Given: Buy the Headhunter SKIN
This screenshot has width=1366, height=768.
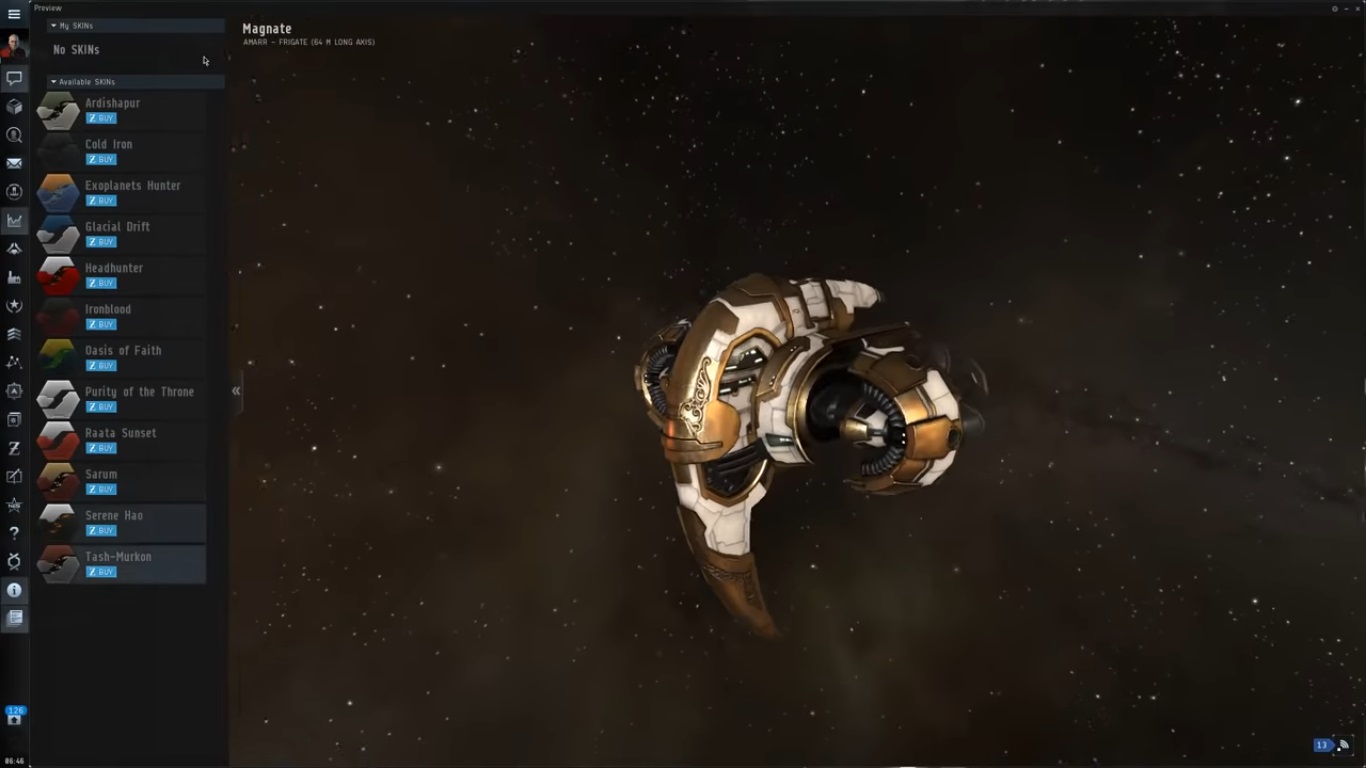Looking at the screenshot, I should coord(101,283).
